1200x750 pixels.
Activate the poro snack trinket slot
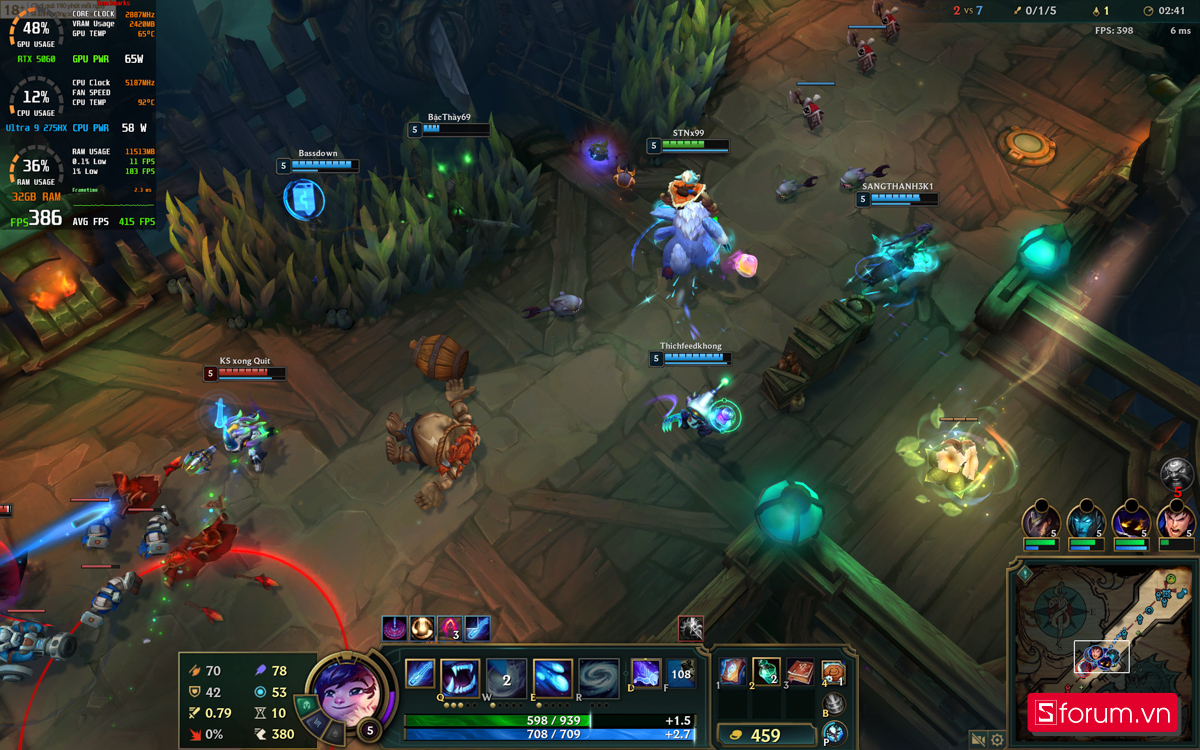click(833, 673)
